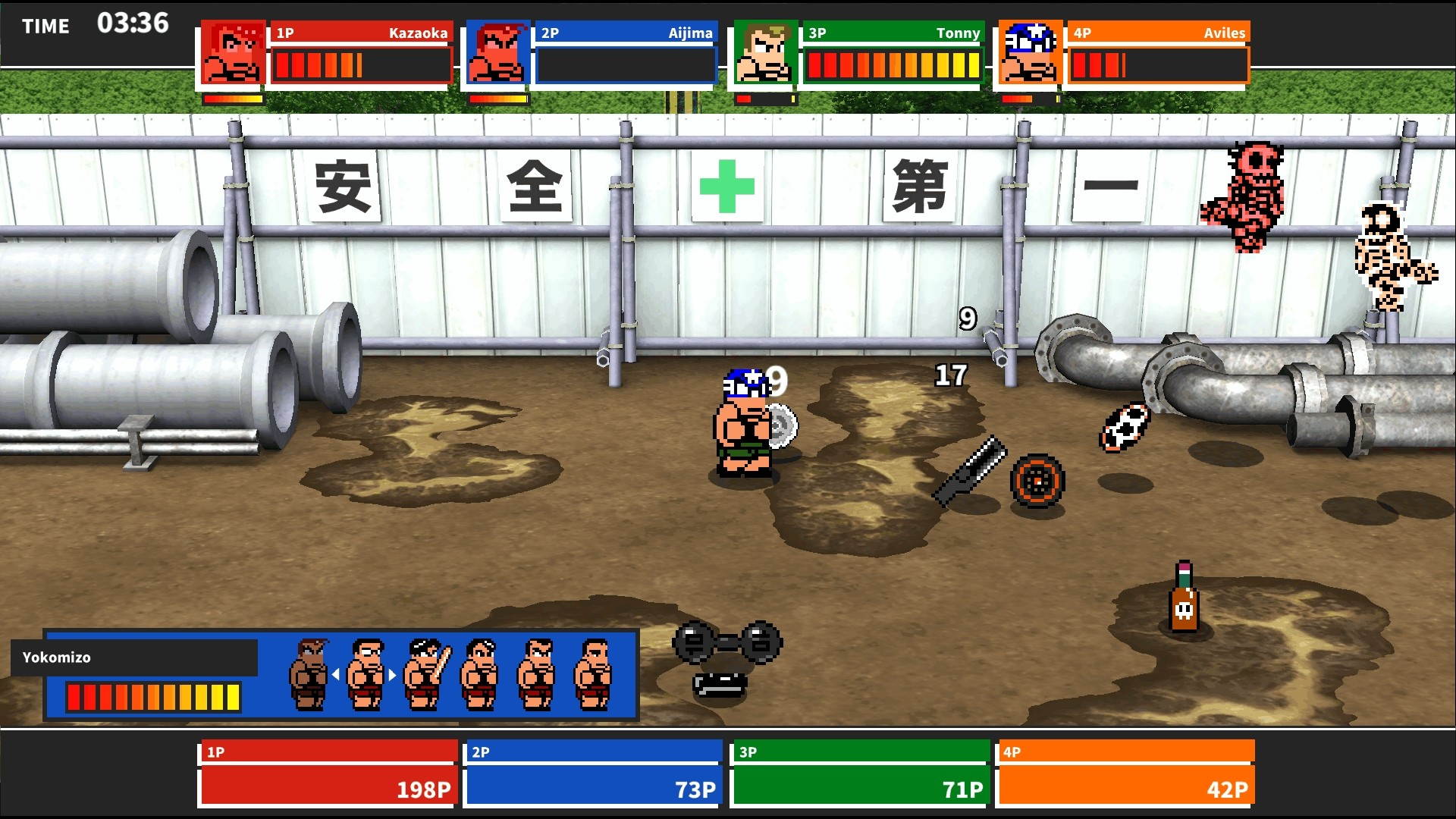Select the spinning tire weapon icon
Screen dimensions: 1456x819
tap(1037, 483)
